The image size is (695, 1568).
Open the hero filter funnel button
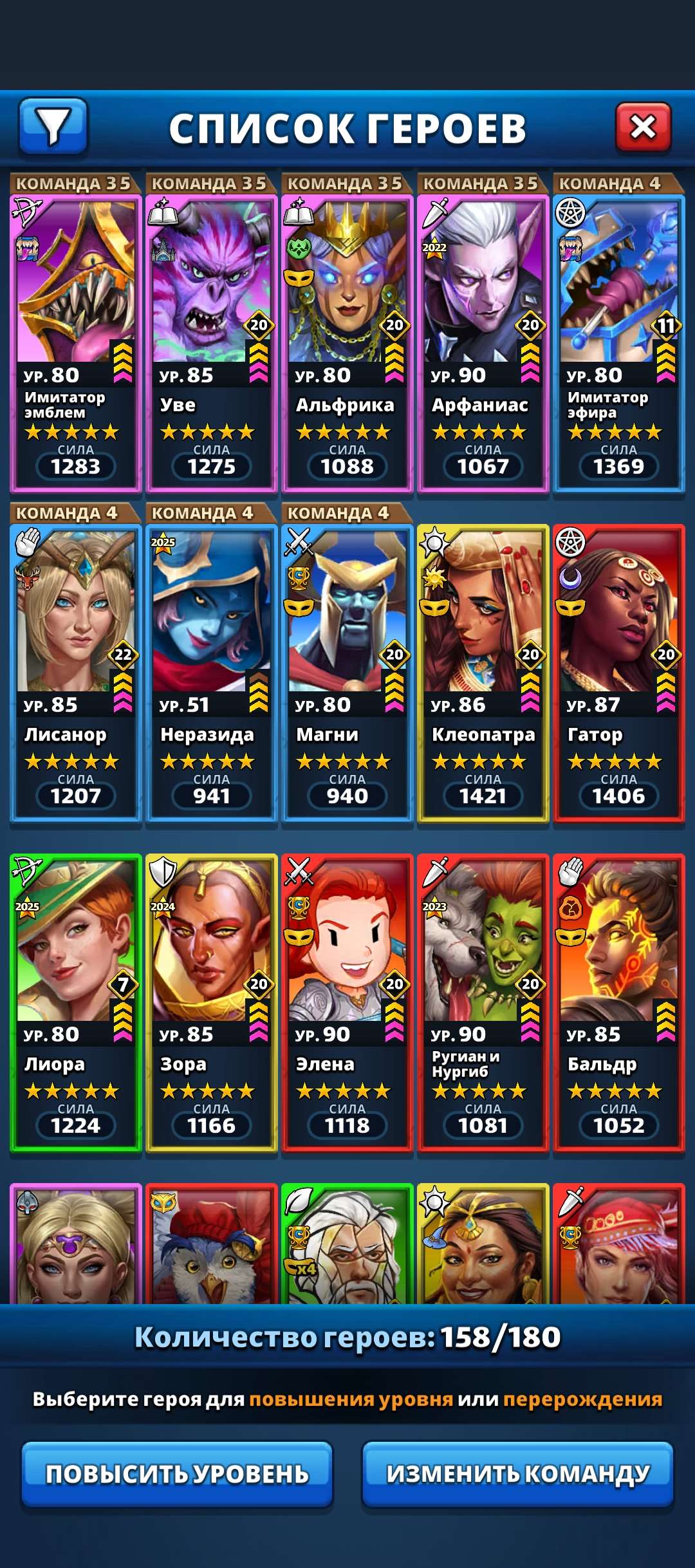point(53,126)
